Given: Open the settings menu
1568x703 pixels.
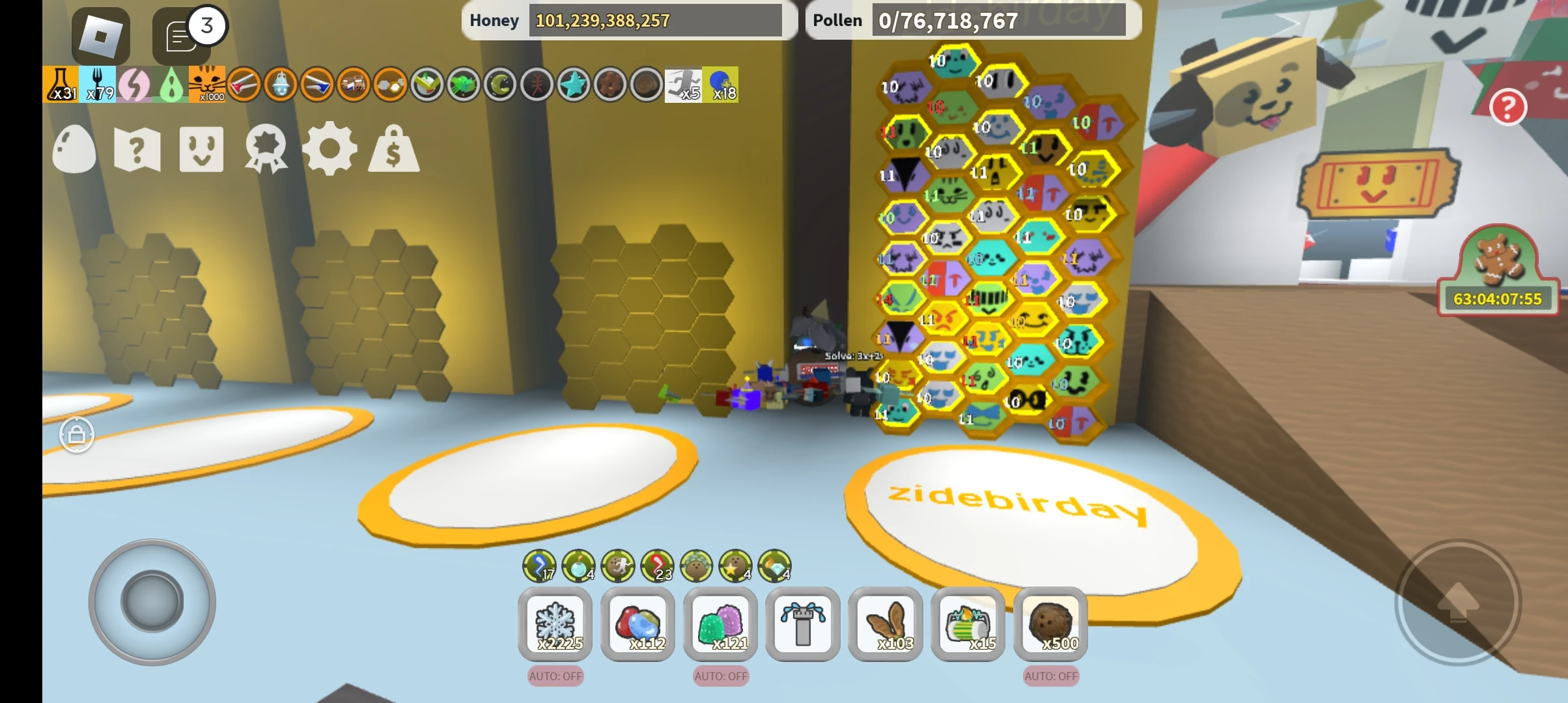Looking at the screenshot, I should (330, 148).
